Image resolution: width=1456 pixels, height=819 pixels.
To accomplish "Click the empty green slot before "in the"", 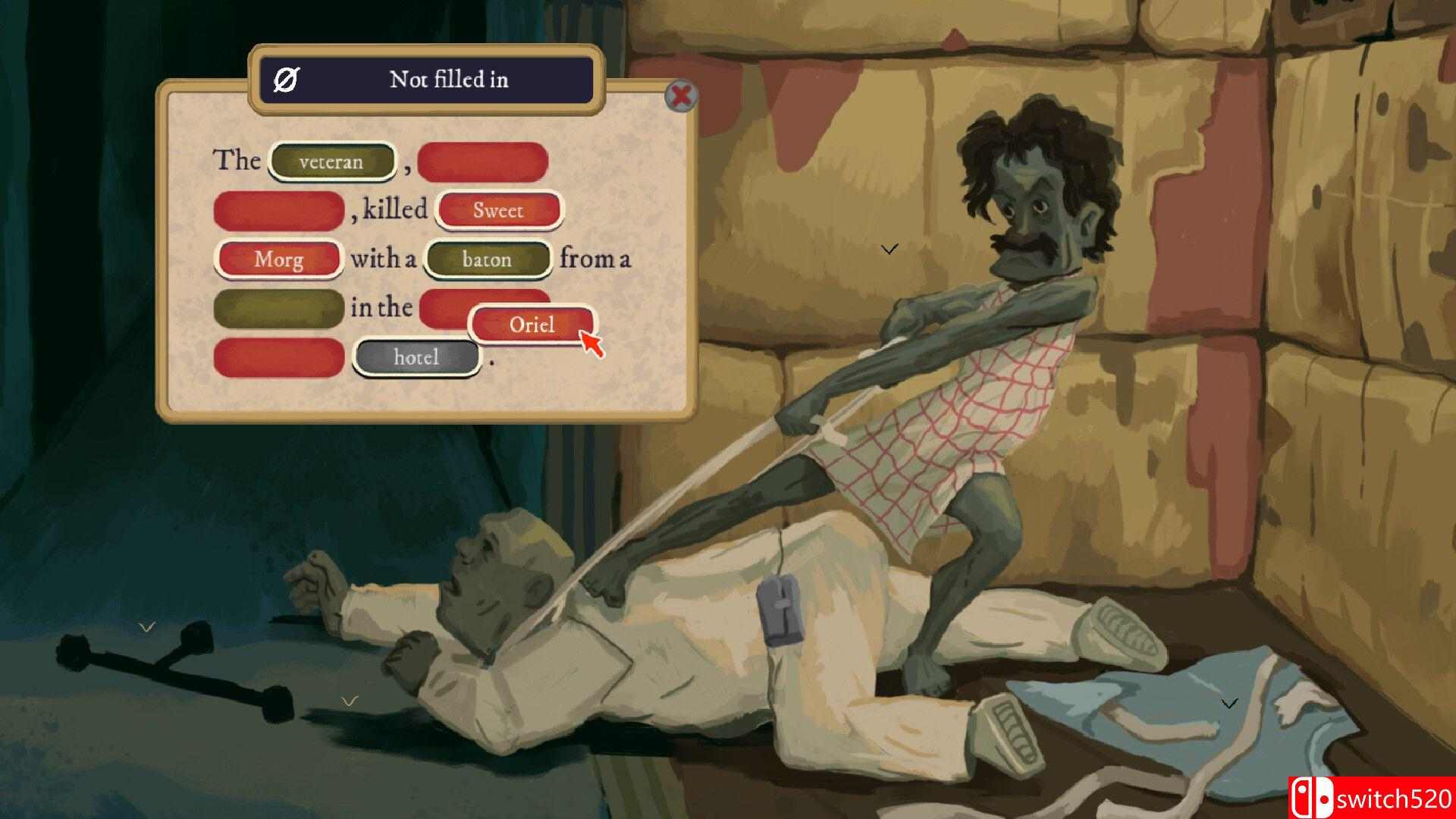I will pos(278,308).
